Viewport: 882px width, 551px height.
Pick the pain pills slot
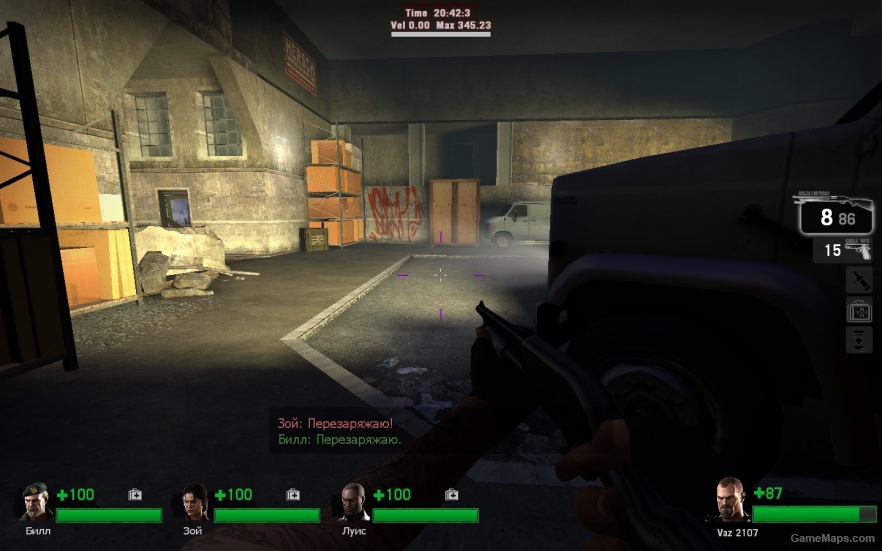point(859,340)
